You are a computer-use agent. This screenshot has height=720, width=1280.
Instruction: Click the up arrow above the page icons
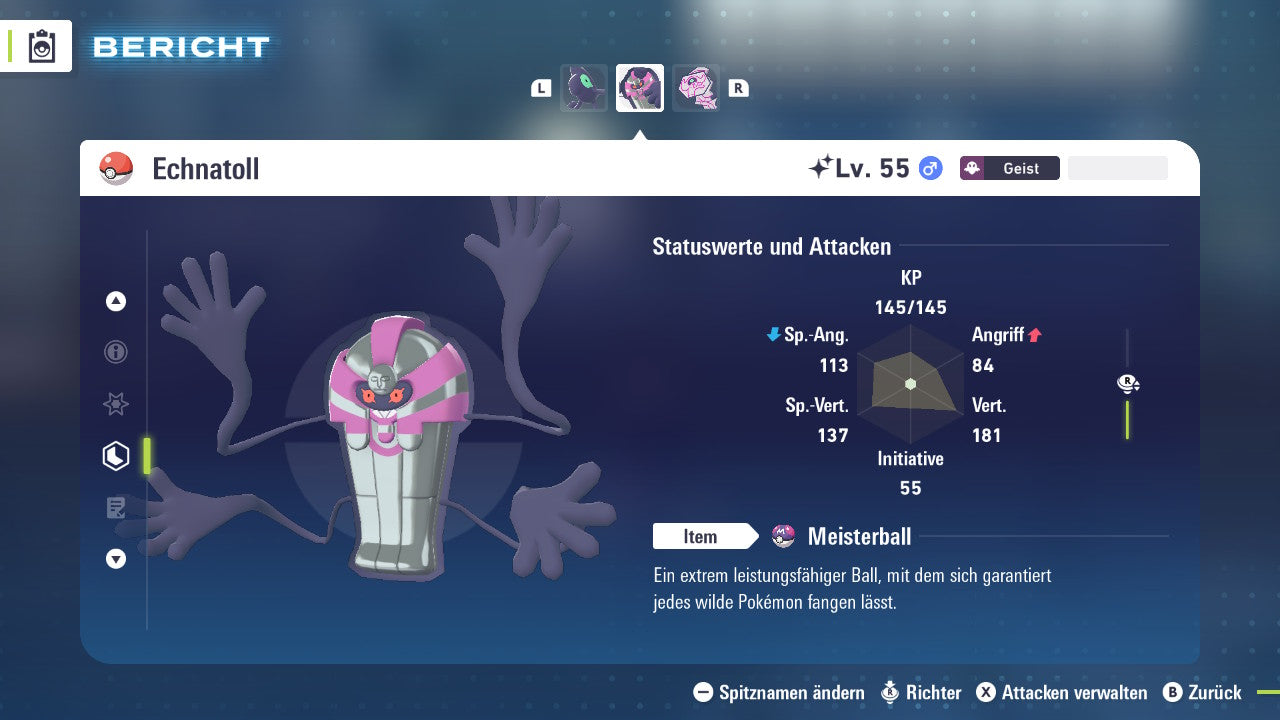click(116, 301)
